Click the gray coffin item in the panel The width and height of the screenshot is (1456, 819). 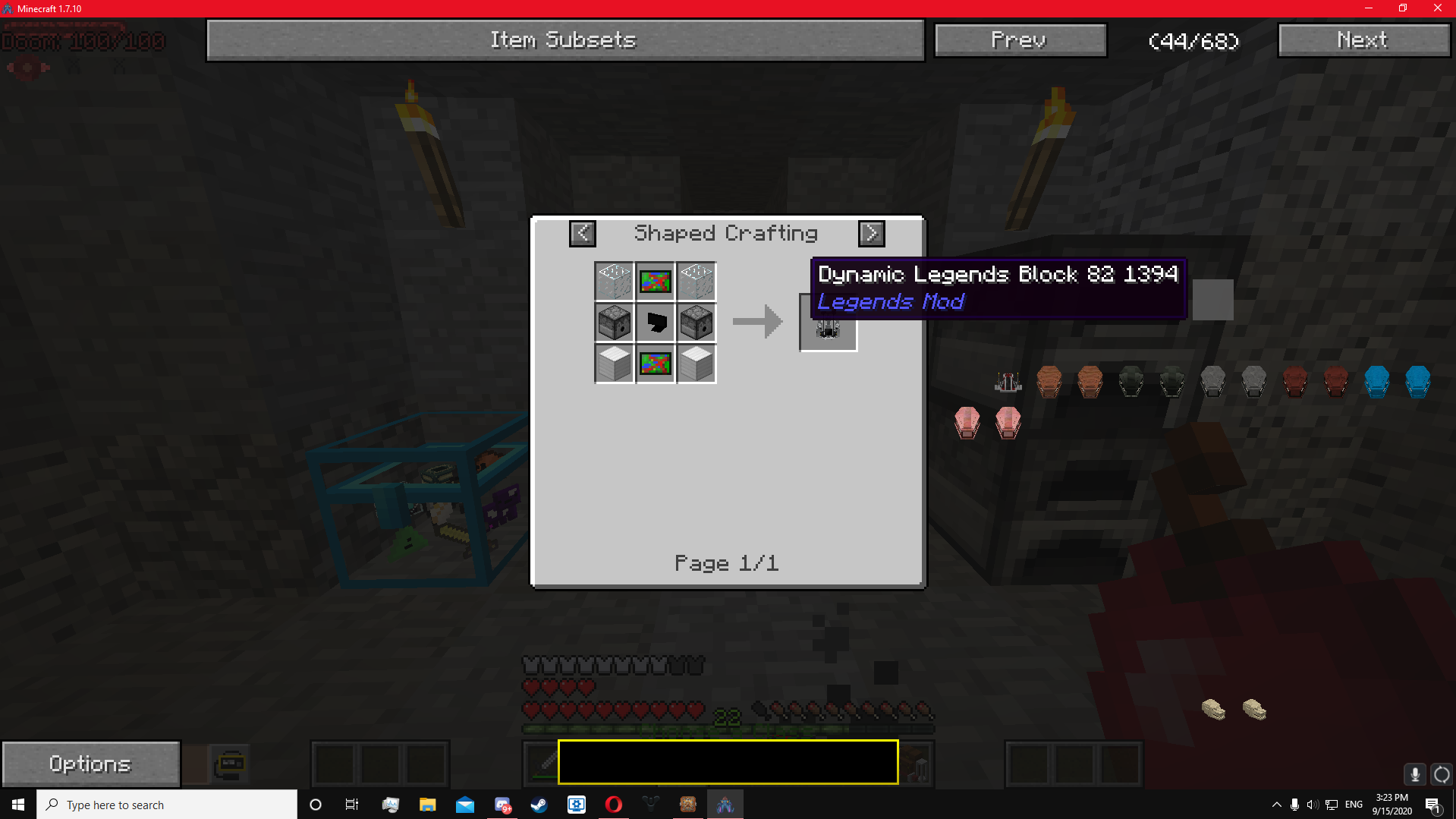coord(1212,382)
